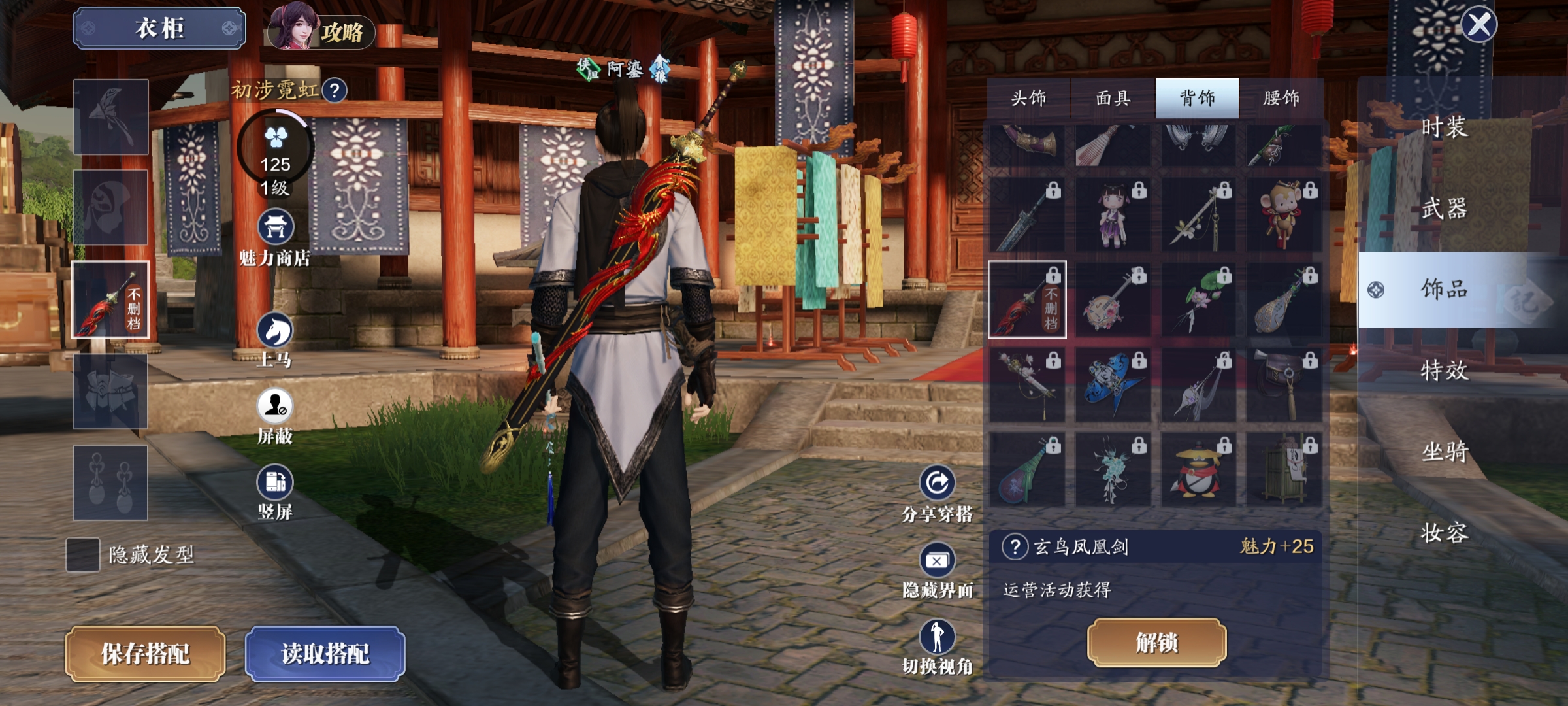
Task: Click the 解锁 unlock button
Action: [1156, 643]
